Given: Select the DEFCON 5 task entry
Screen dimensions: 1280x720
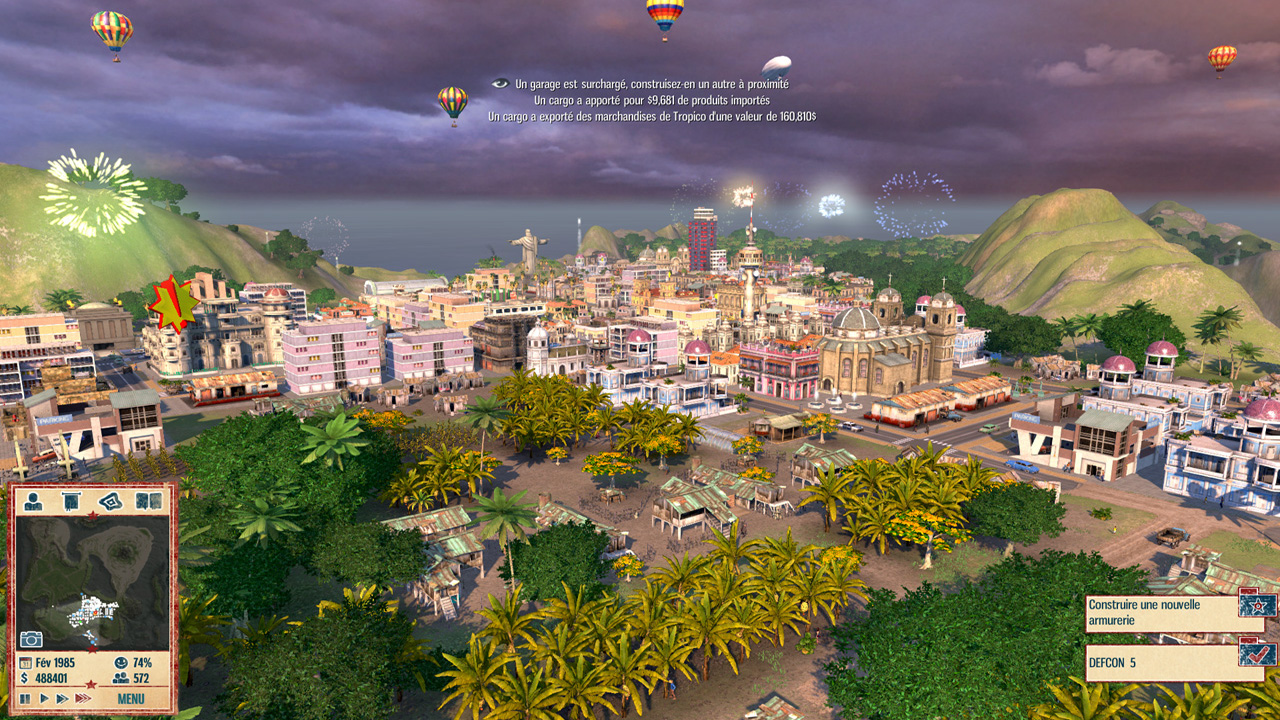Looking at the screenshot, I should (1160, 661).
